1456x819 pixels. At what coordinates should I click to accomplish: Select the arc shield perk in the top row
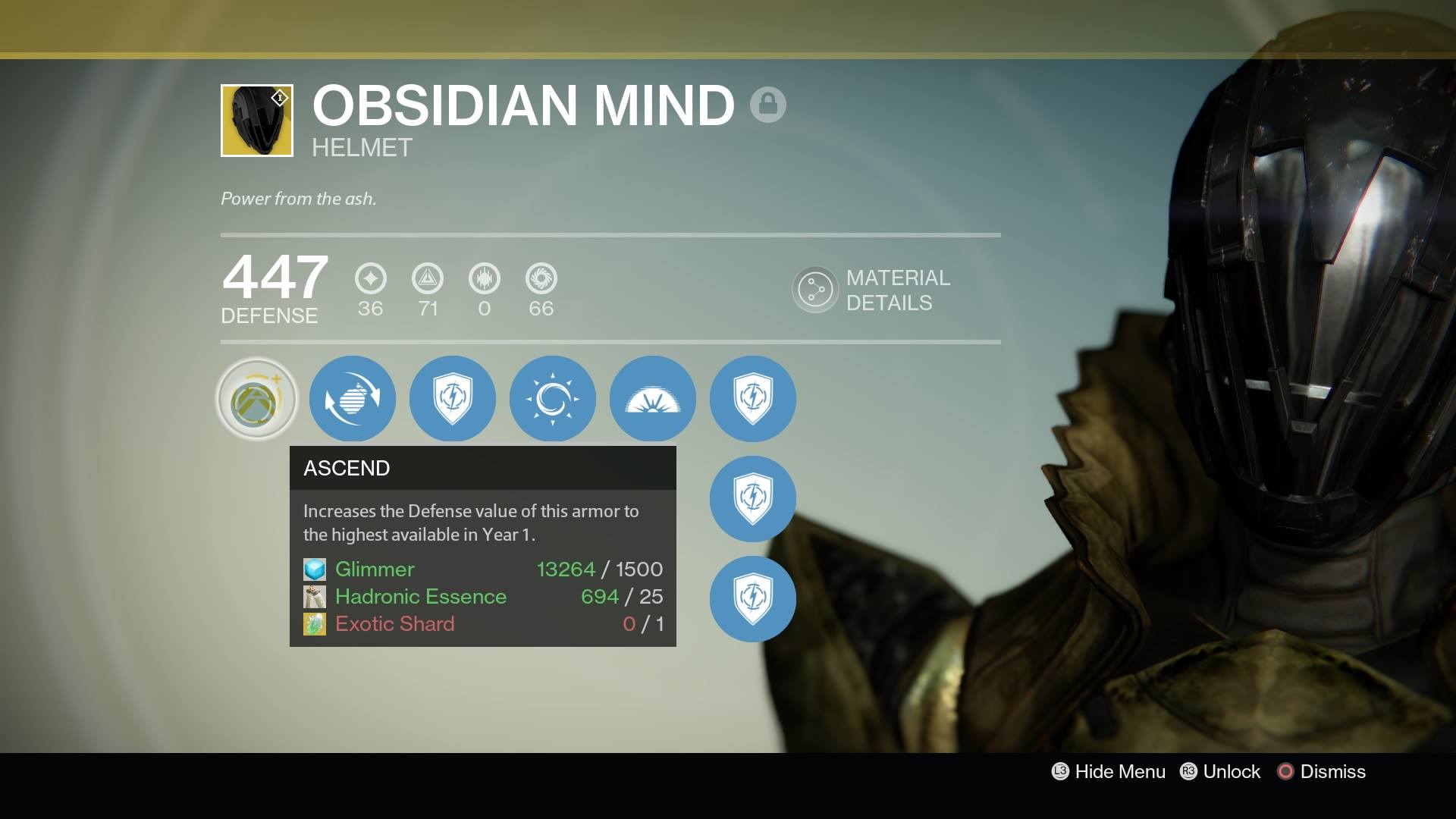[453, 399]
